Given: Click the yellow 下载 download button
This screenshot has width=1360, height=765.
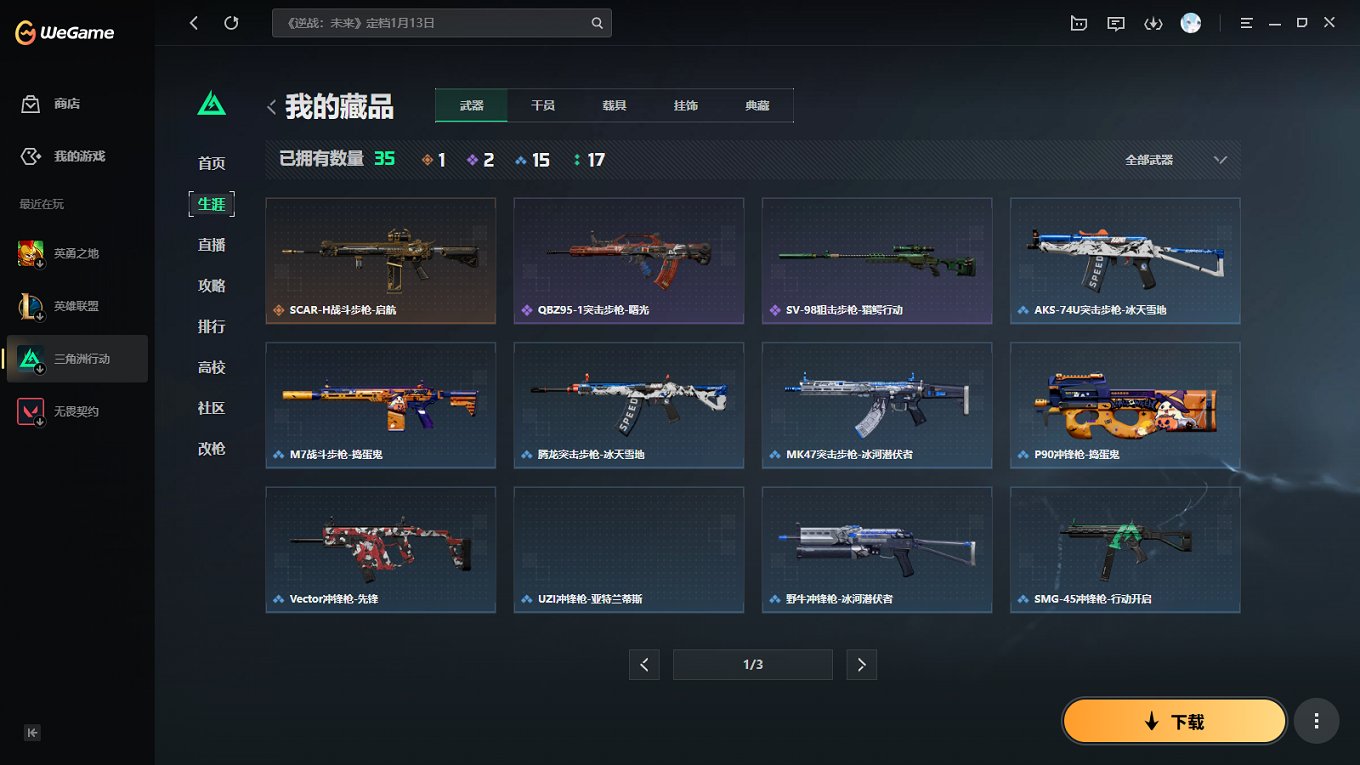Looking at the screenshot, I should point(1172,720).
